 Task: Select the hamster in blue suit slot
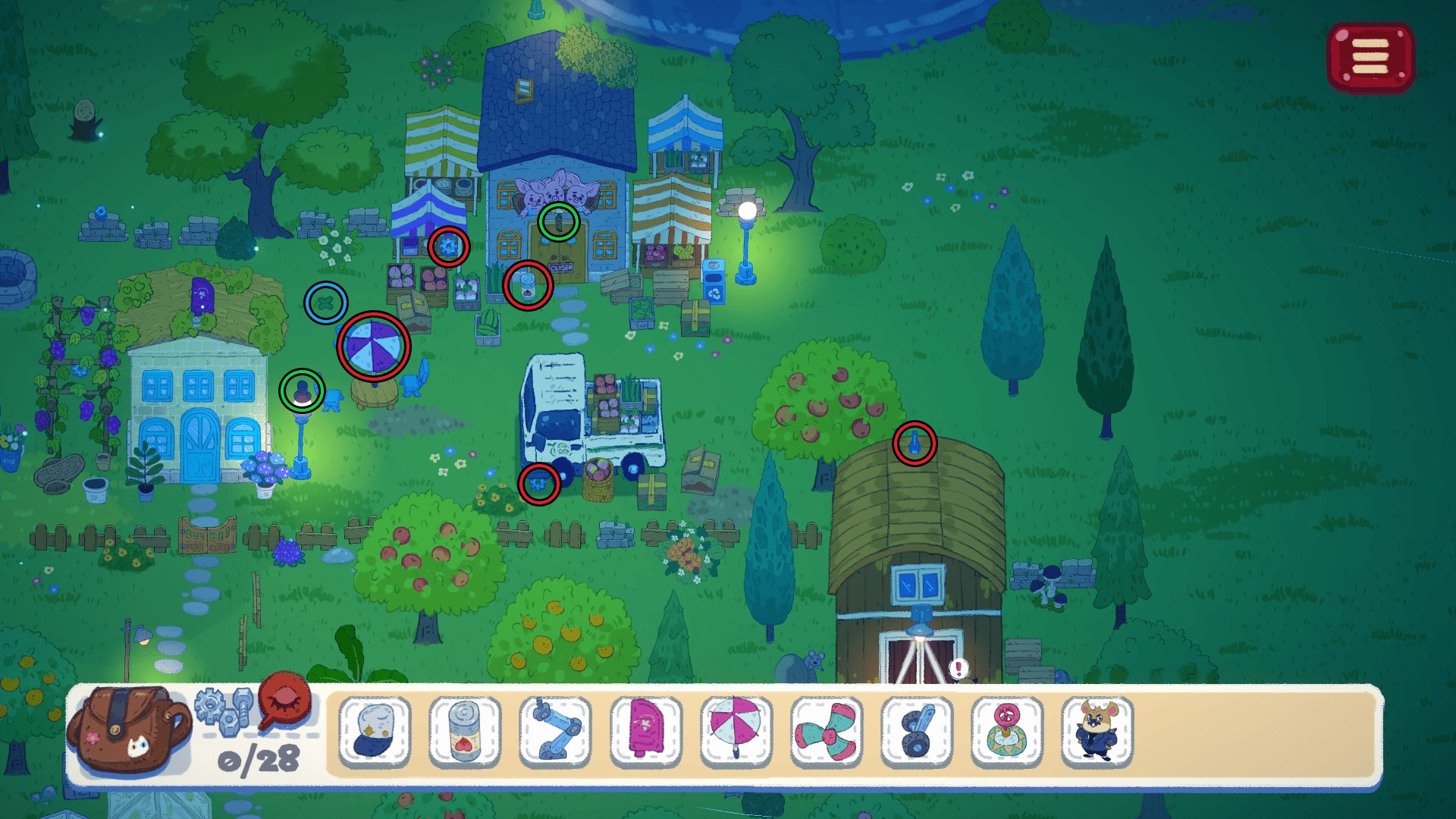point(1097,731)
